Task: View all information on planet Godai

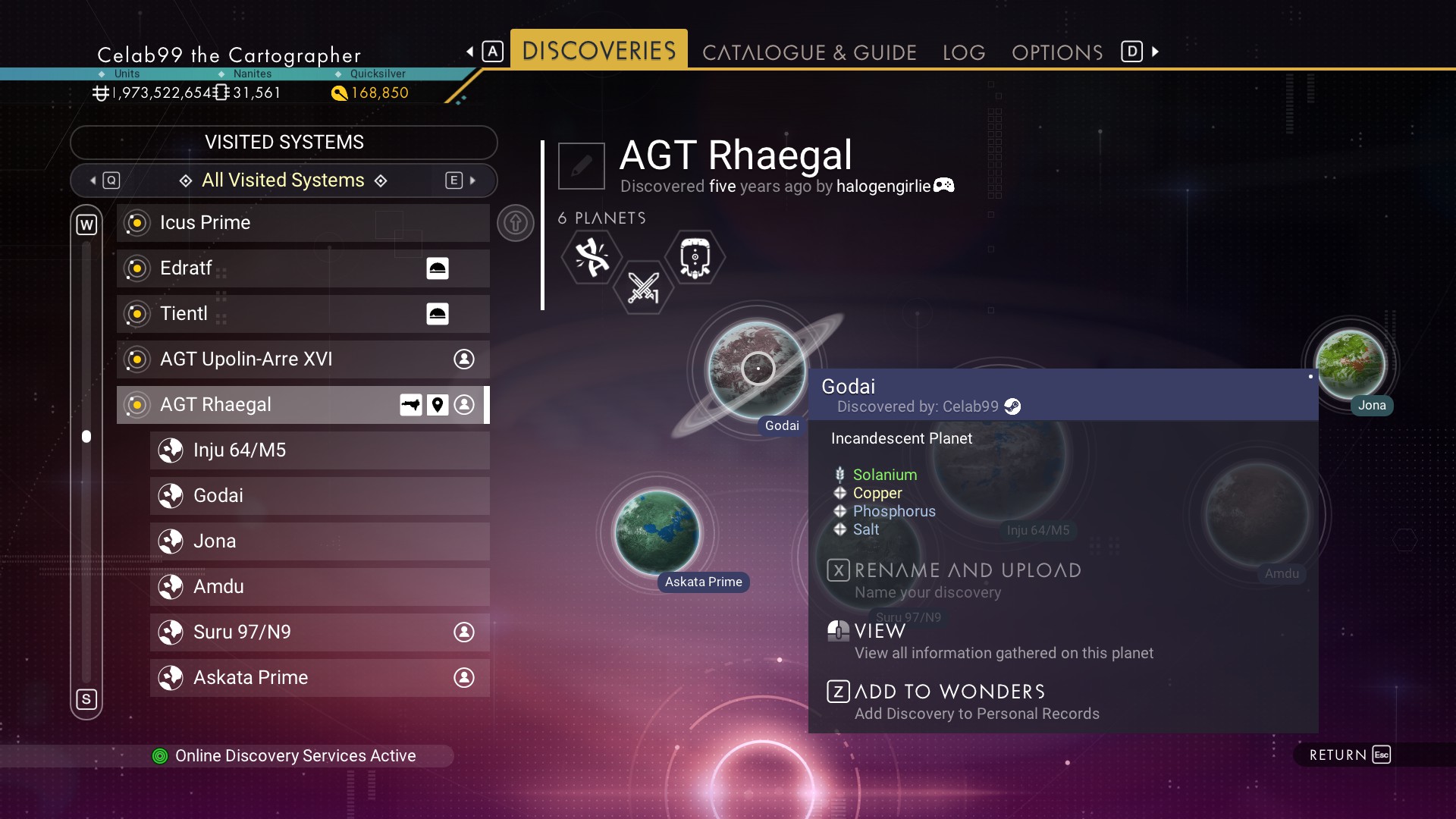Action: (880, 632)
